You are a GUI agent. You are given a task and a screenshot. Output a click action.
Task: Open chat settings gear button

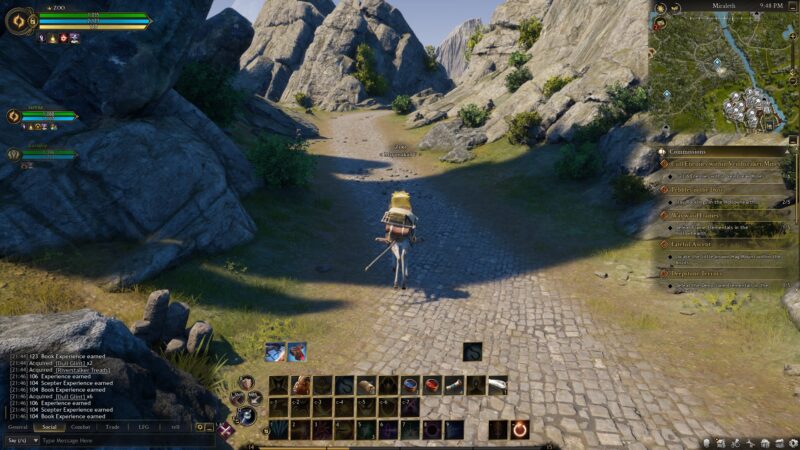point(200,426)
